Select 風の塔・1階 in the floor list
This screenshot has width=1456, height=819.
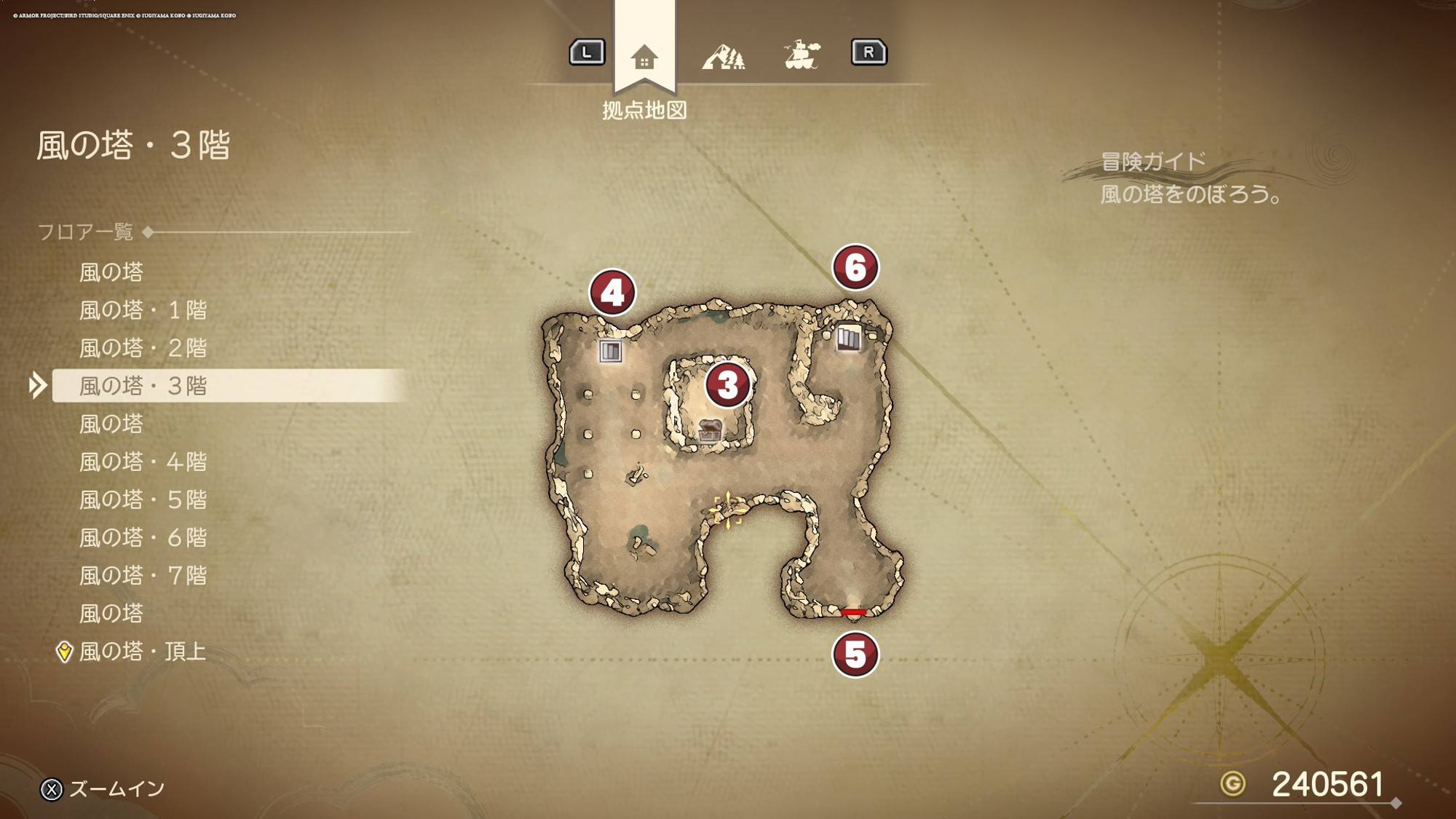click(x=143, y=310)
